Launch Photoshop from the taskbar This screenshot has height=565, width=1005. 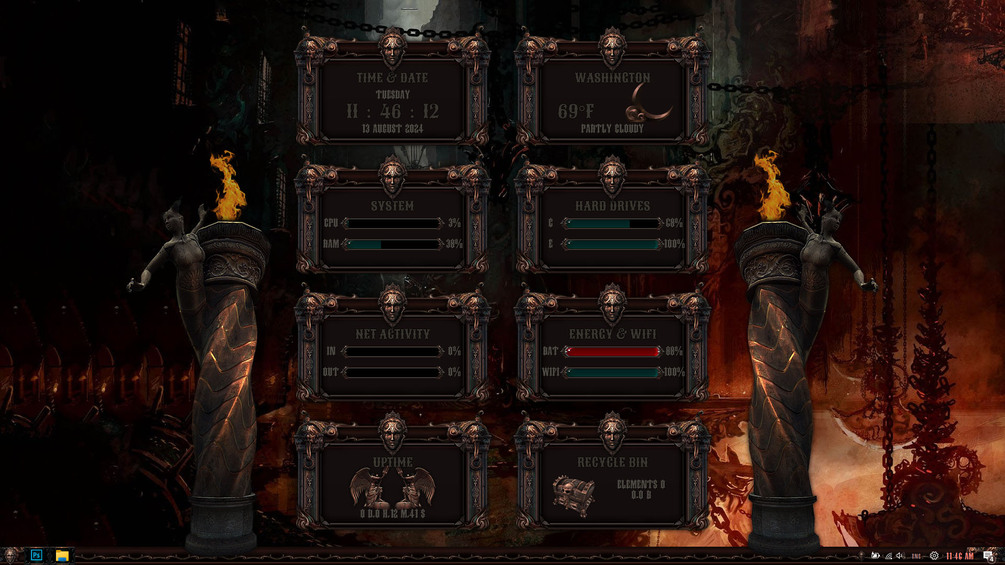pyautogui.click(x=37, y=555)
